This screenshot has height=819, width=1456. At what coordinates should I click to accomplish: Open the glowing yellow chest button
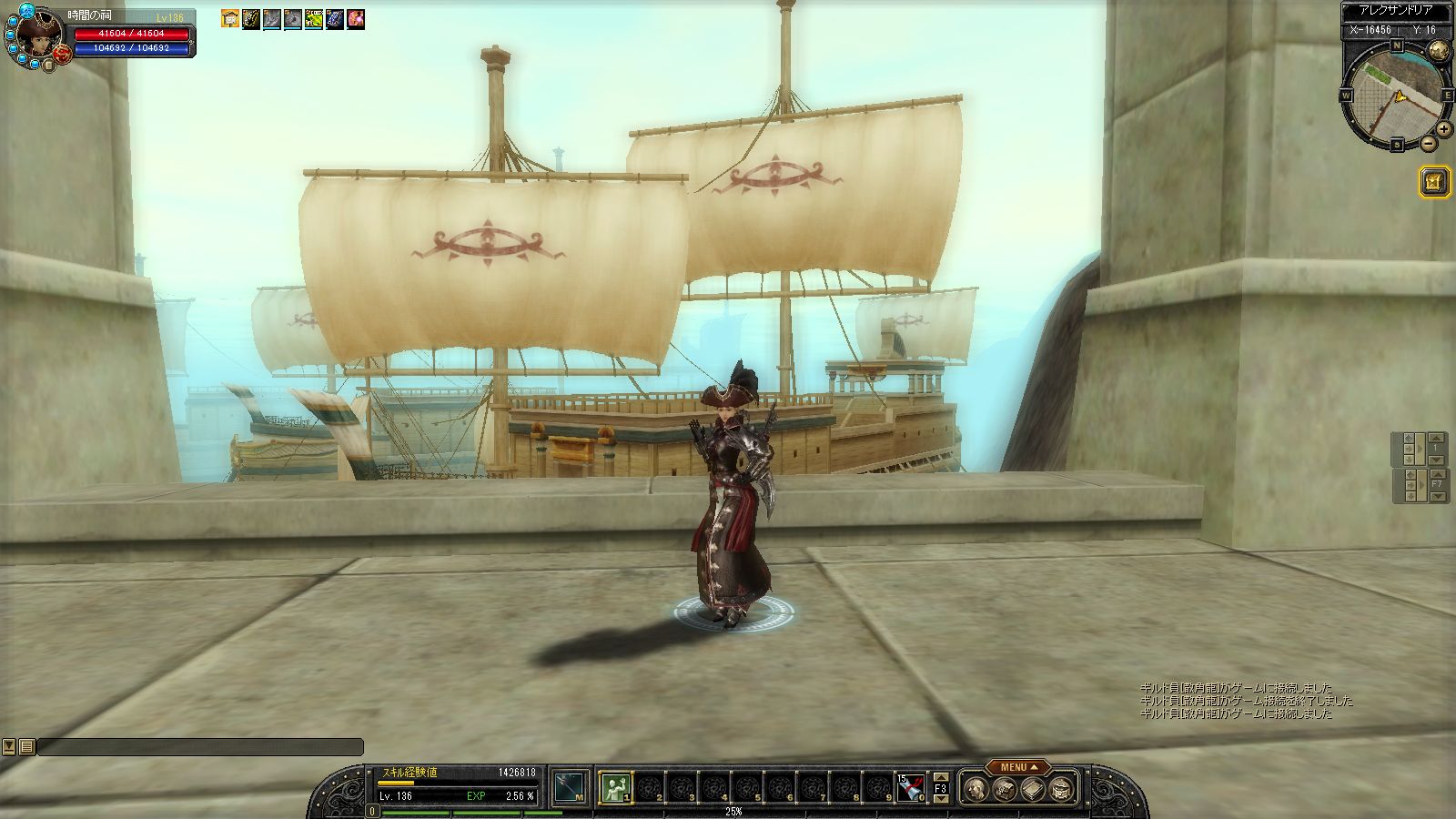point(1434,182)
